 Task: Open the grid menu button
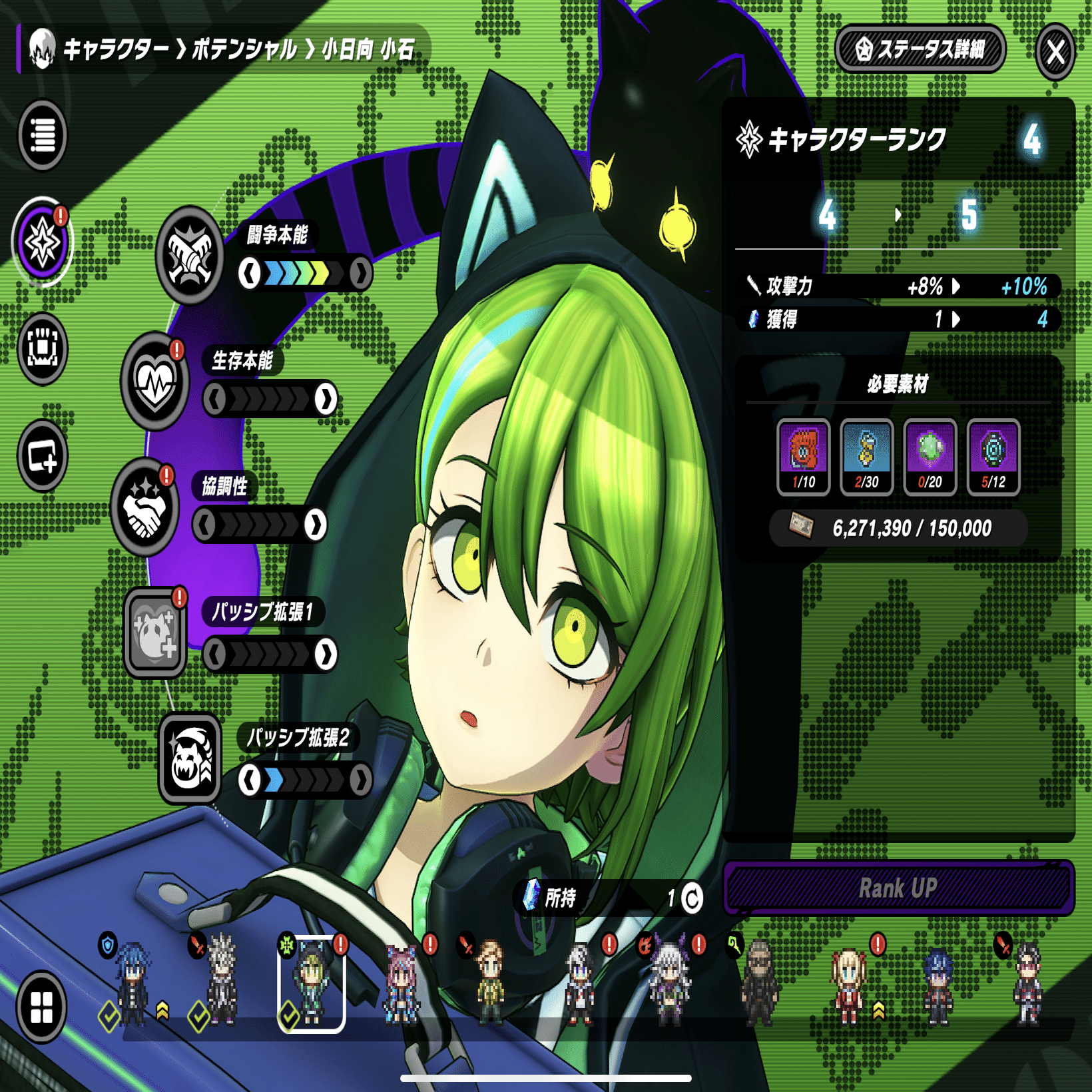pos(41,1006)
